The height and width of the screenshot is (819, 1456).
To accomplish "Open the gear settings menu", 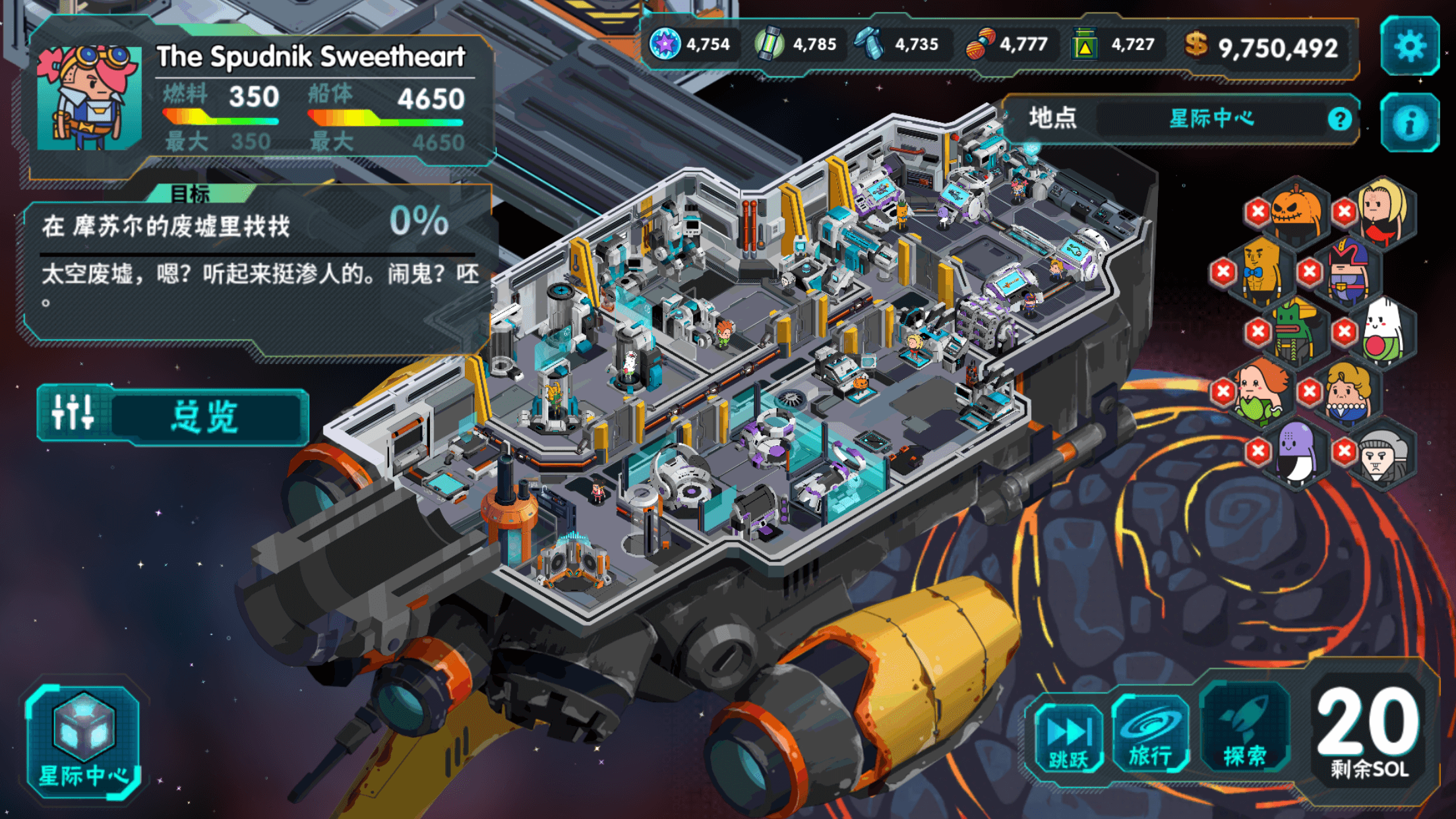I will [1410, 46].
